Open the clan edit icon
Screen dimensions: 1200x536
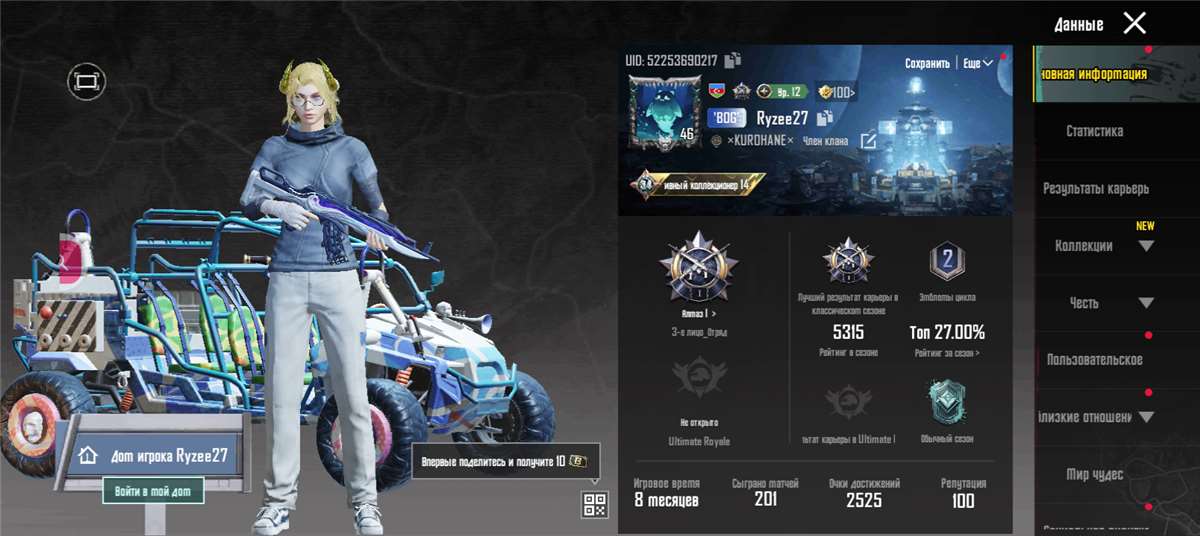point(869,141)
